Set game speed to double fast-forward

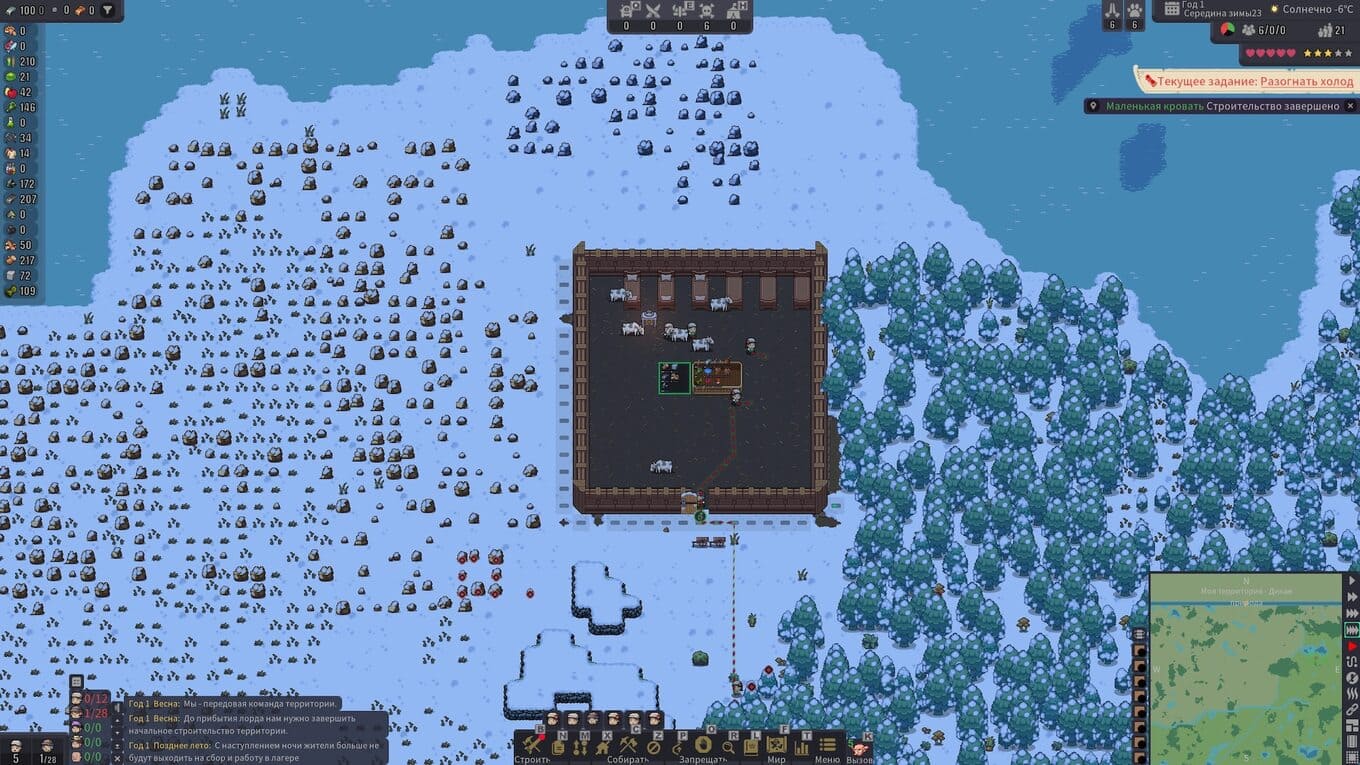click(1352, 597)
